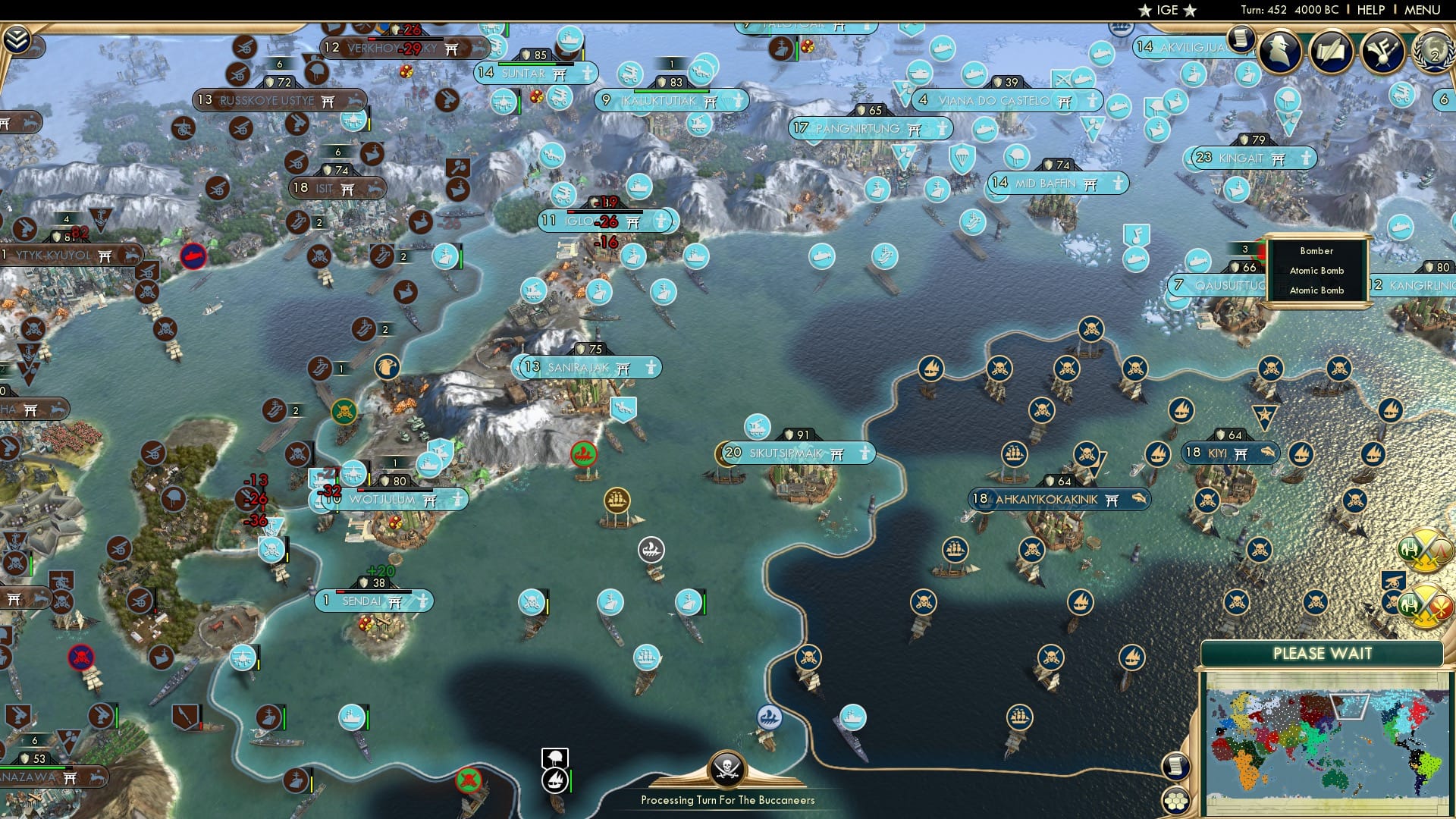Open the Tourism overview icon top-right
This screenshot has width=1456, height=819.
coord(1383,53)
